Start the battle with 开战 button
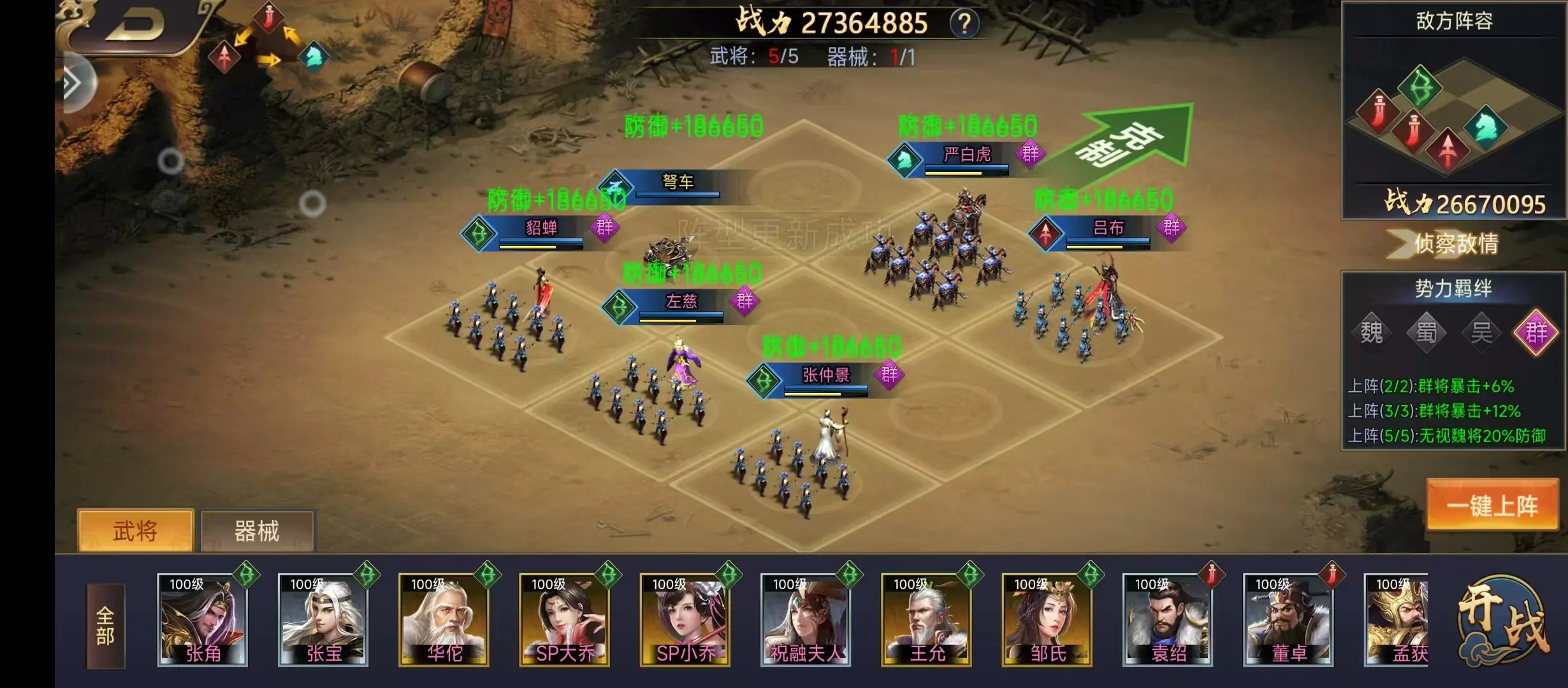The width and height of the screenshot is (1568, 688). coord(1504,621)
